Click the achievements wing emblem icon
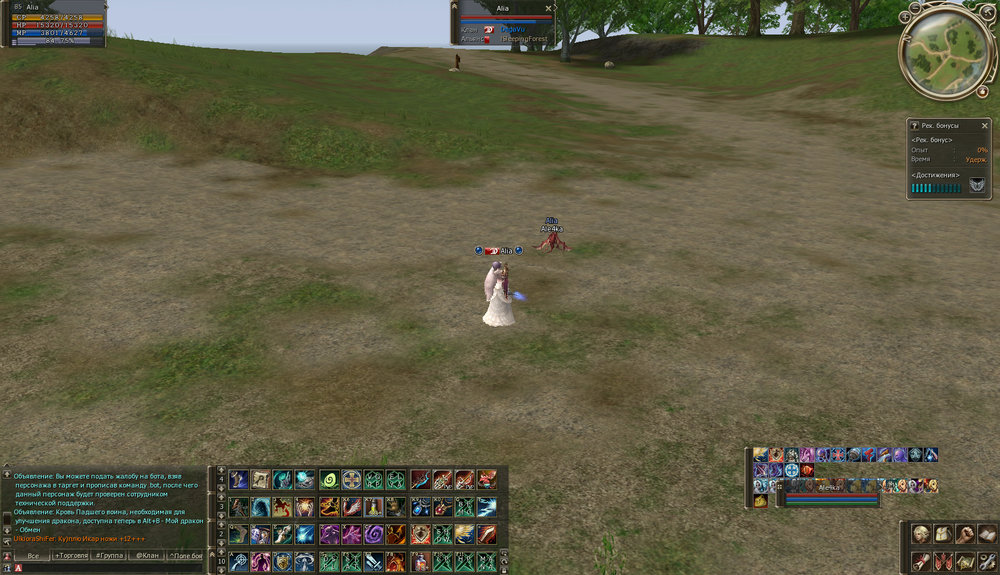Screen dimensions: 1000x575 click(x=976, y=185)
